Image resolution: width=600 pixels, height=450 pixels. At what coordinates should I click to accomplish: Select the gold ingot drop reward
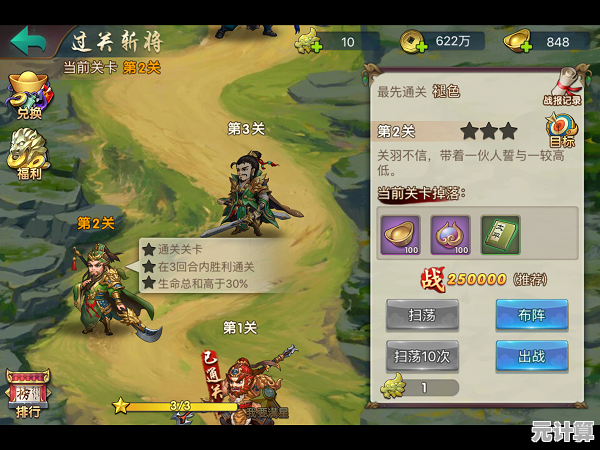pos(399,235)
